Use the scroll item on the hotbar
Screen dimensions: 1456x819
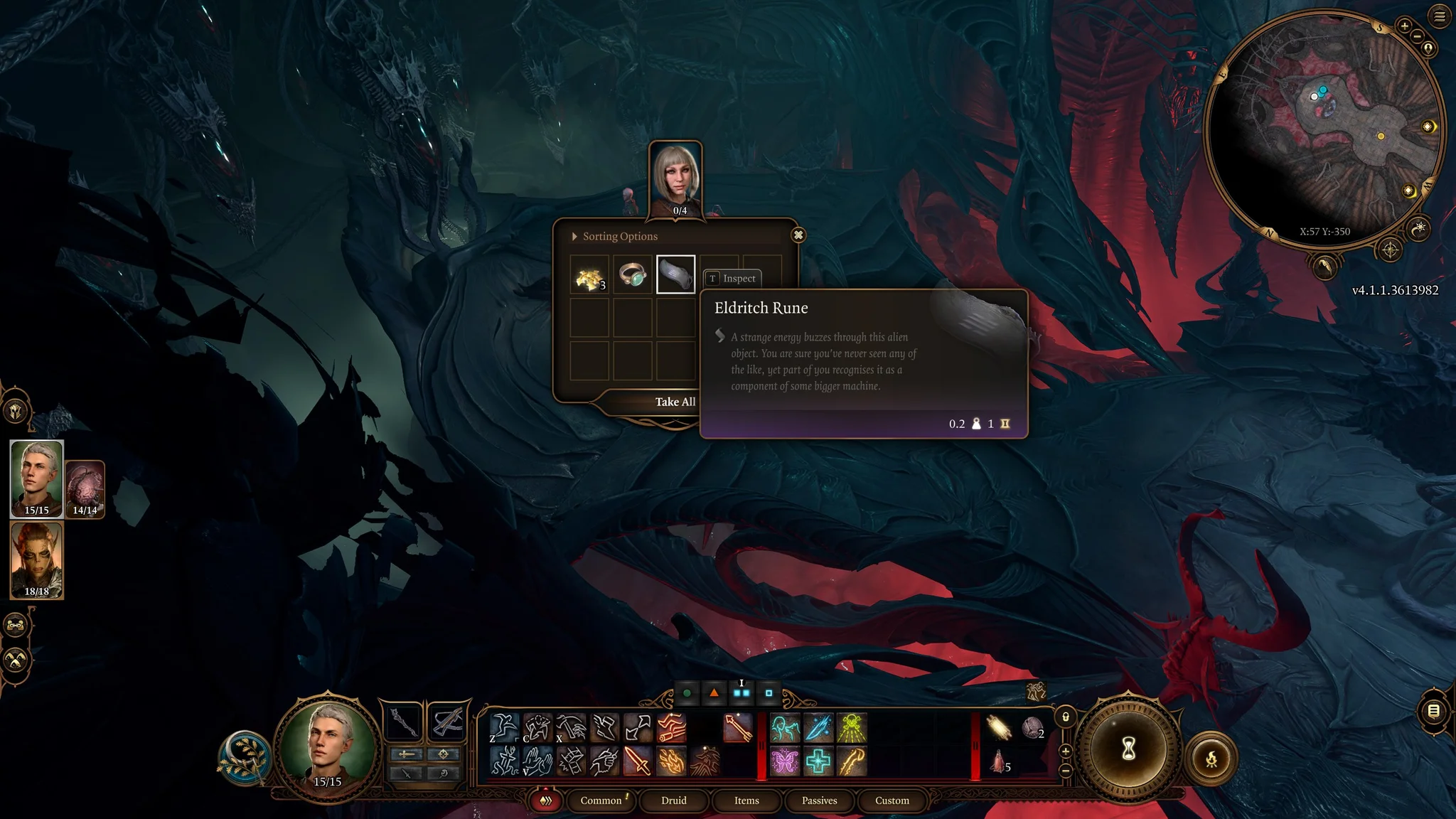pyautogui.click(x=999, y=727)
